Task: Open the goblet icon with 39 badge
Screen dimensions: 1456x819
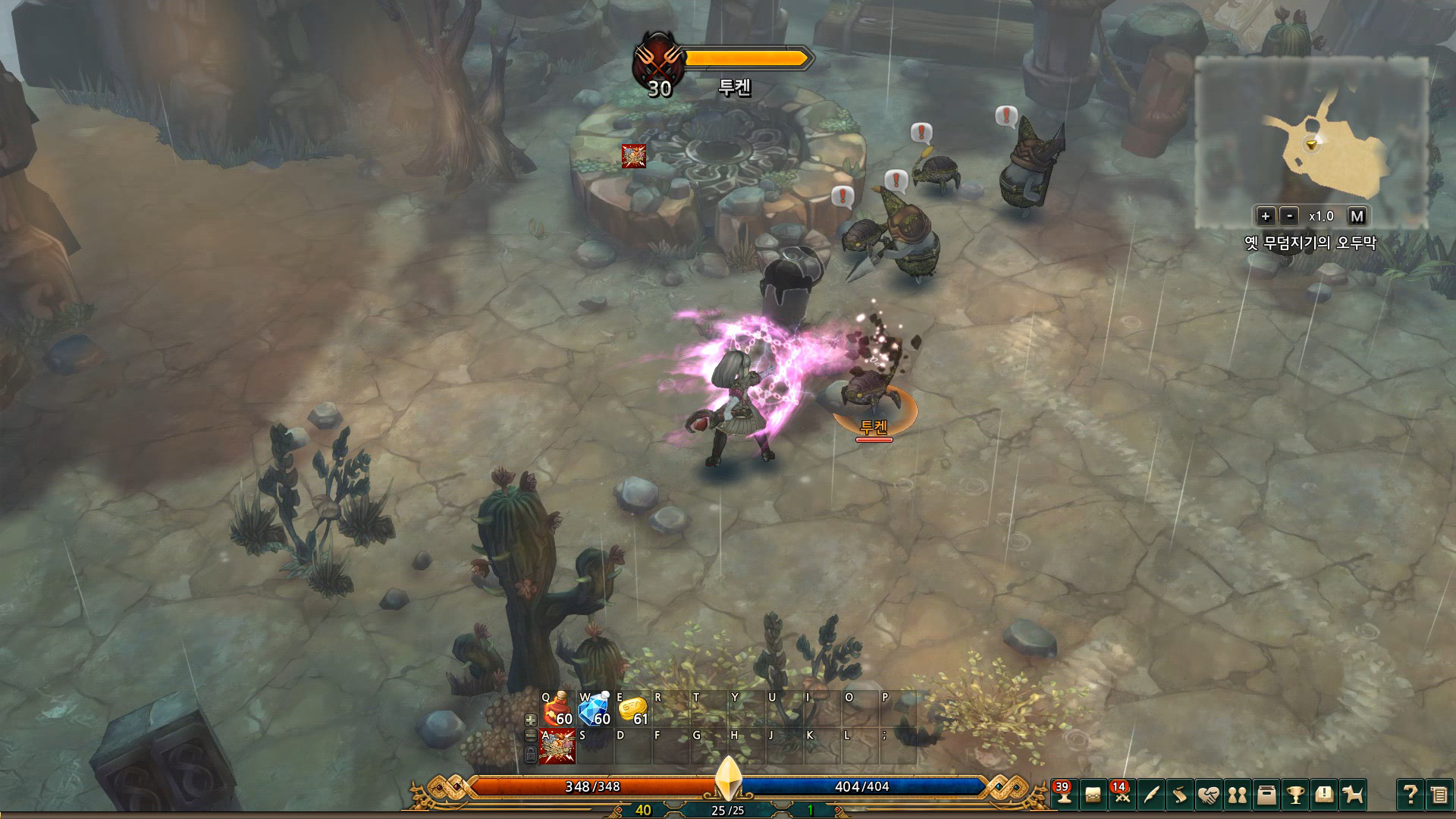Action: click(x=1063, y=798)
